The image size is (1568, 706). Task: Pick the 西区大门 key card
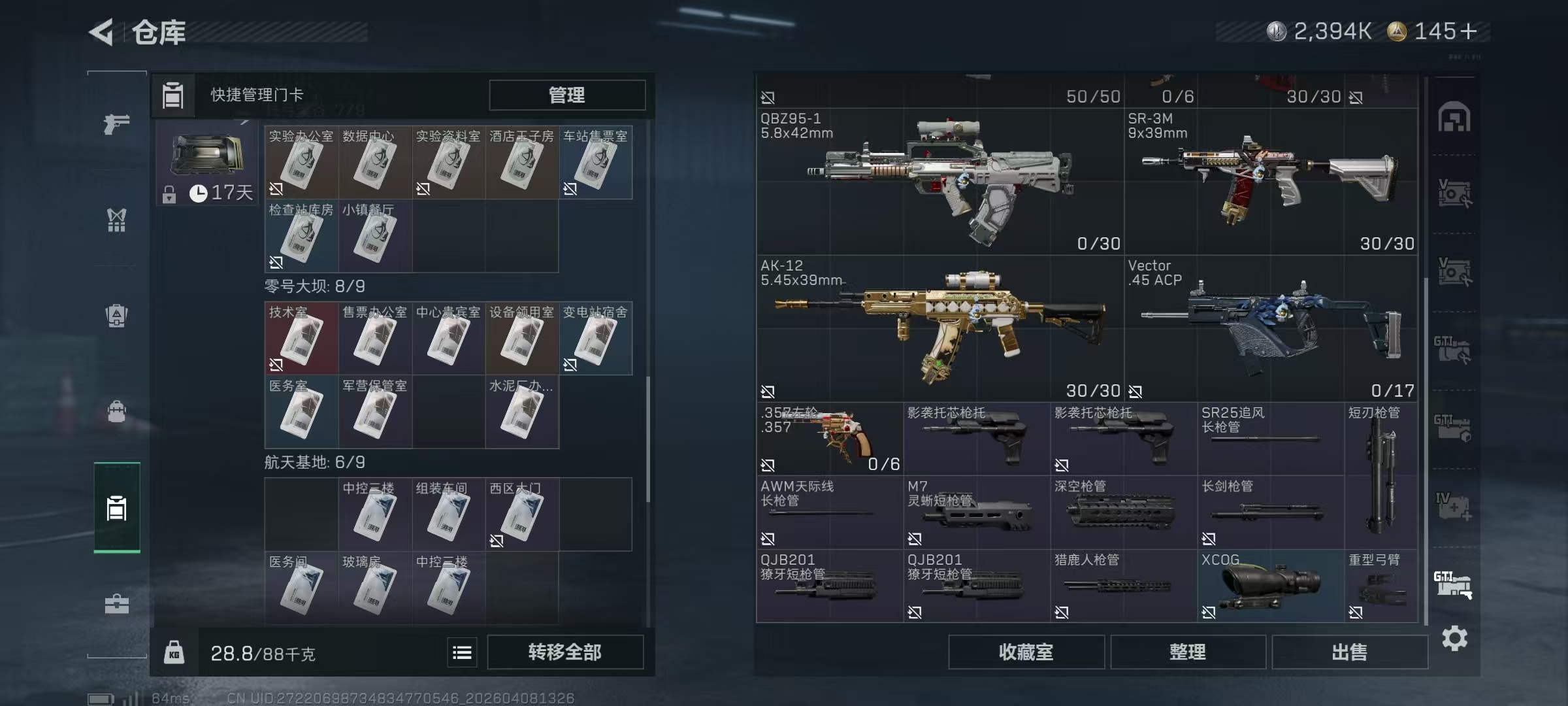(521, 514)
